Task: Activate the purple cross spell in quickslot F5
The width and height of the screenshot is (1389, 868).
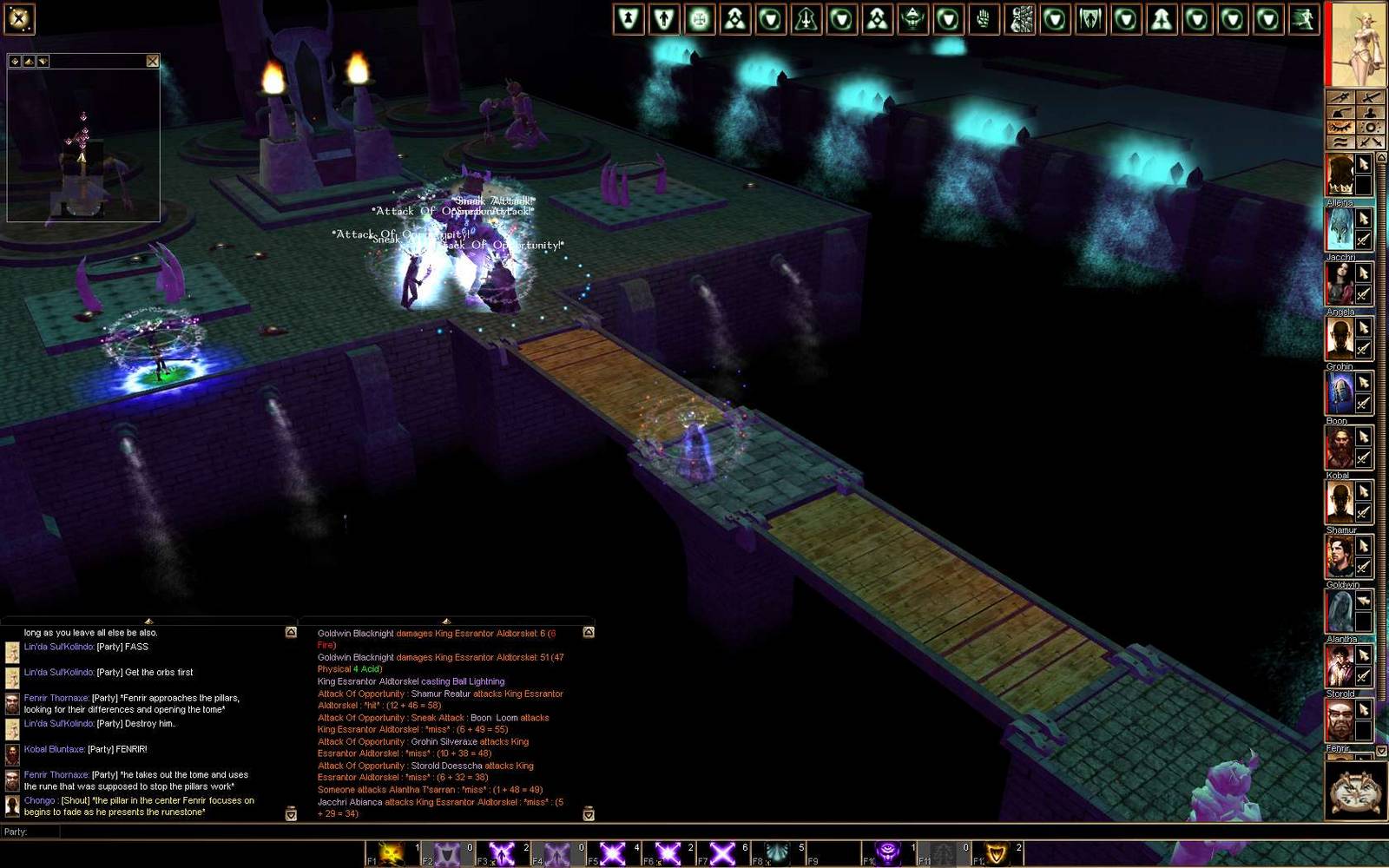Action: pos(611,852)
